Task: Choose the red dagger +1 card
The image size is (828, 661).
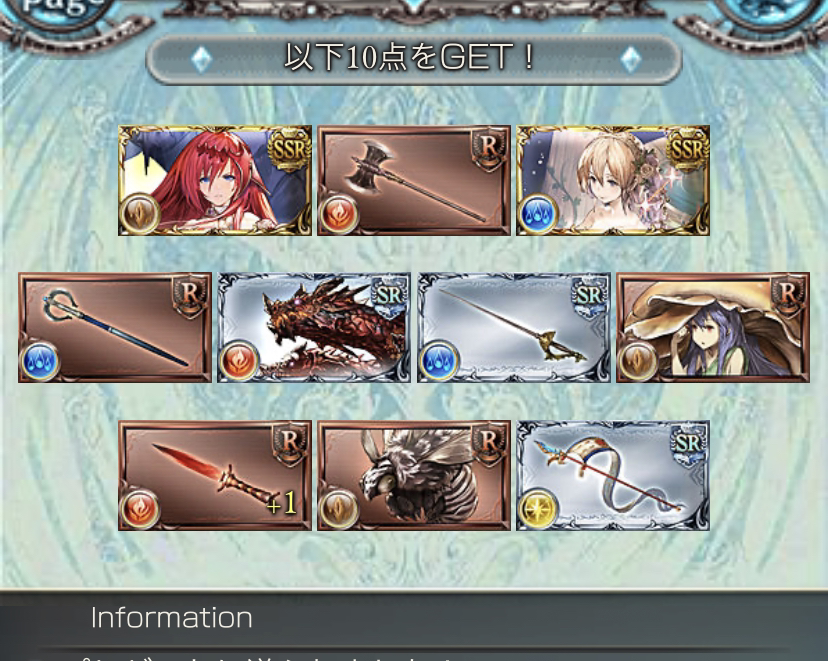Action: (214, 475)
